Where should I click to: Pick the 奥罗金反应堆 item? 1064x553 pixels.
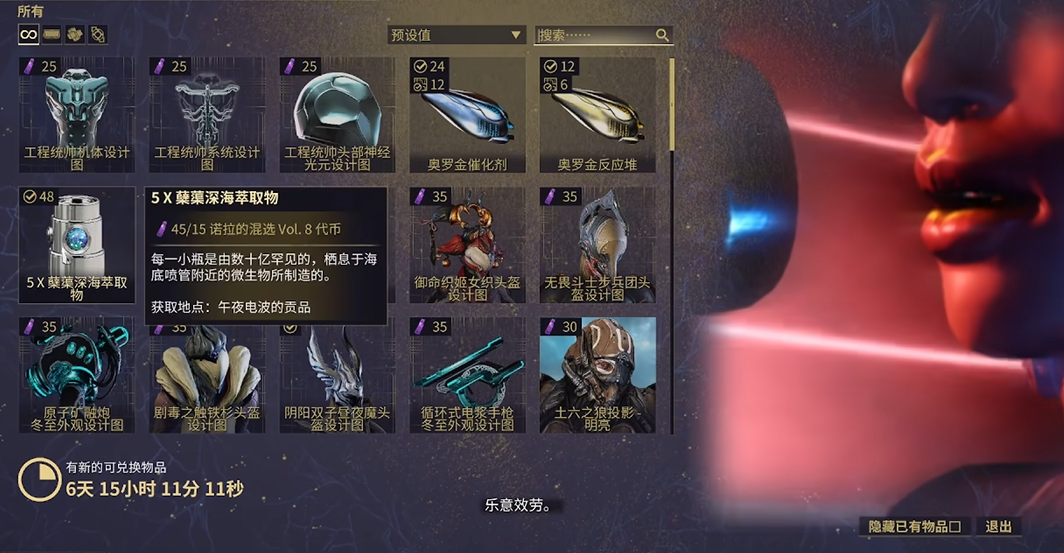pos(597,114)
